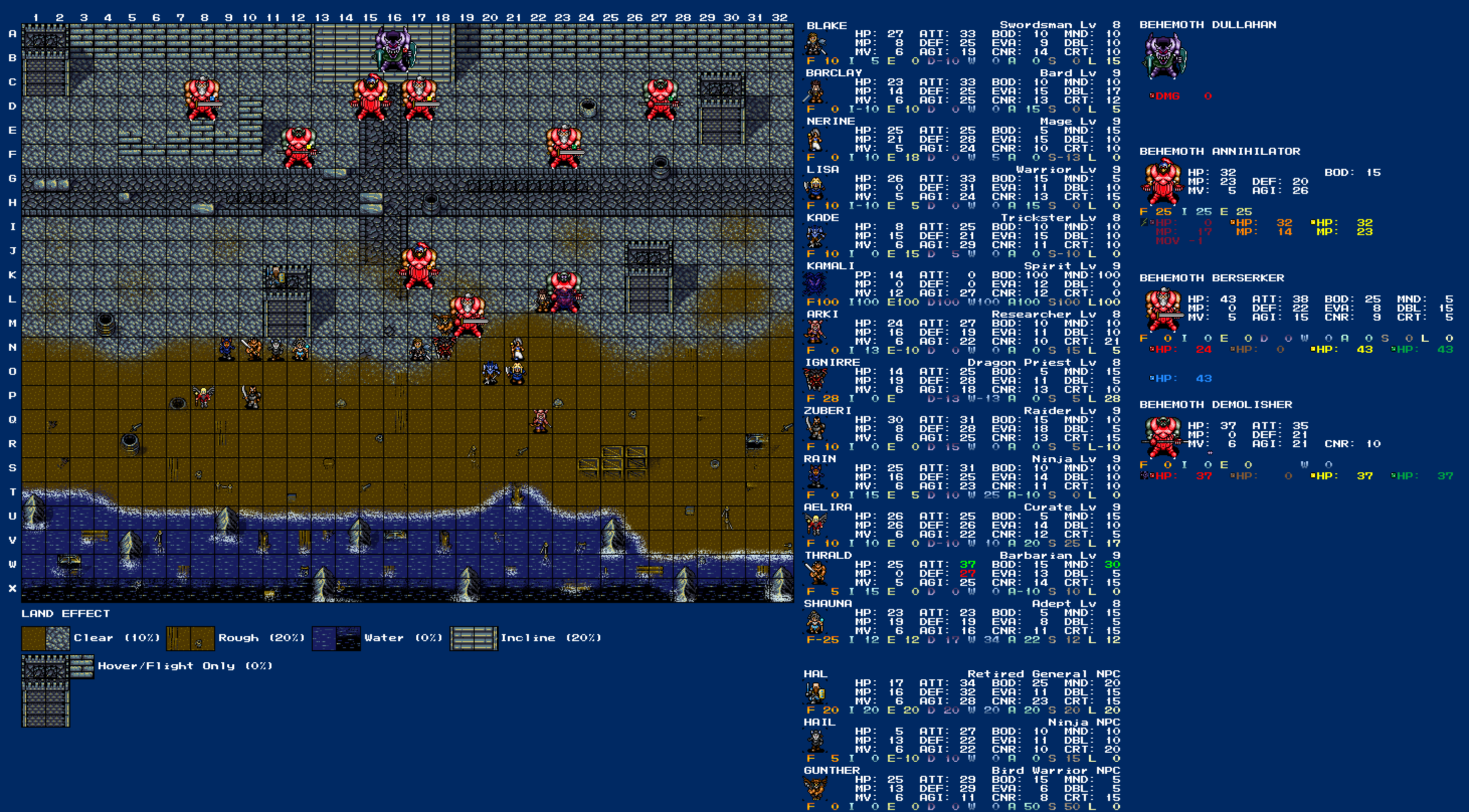The image size is (1469, 812).
Task: Select Blake's Swordsman portrait in the roster
Action: pos(815,44)
